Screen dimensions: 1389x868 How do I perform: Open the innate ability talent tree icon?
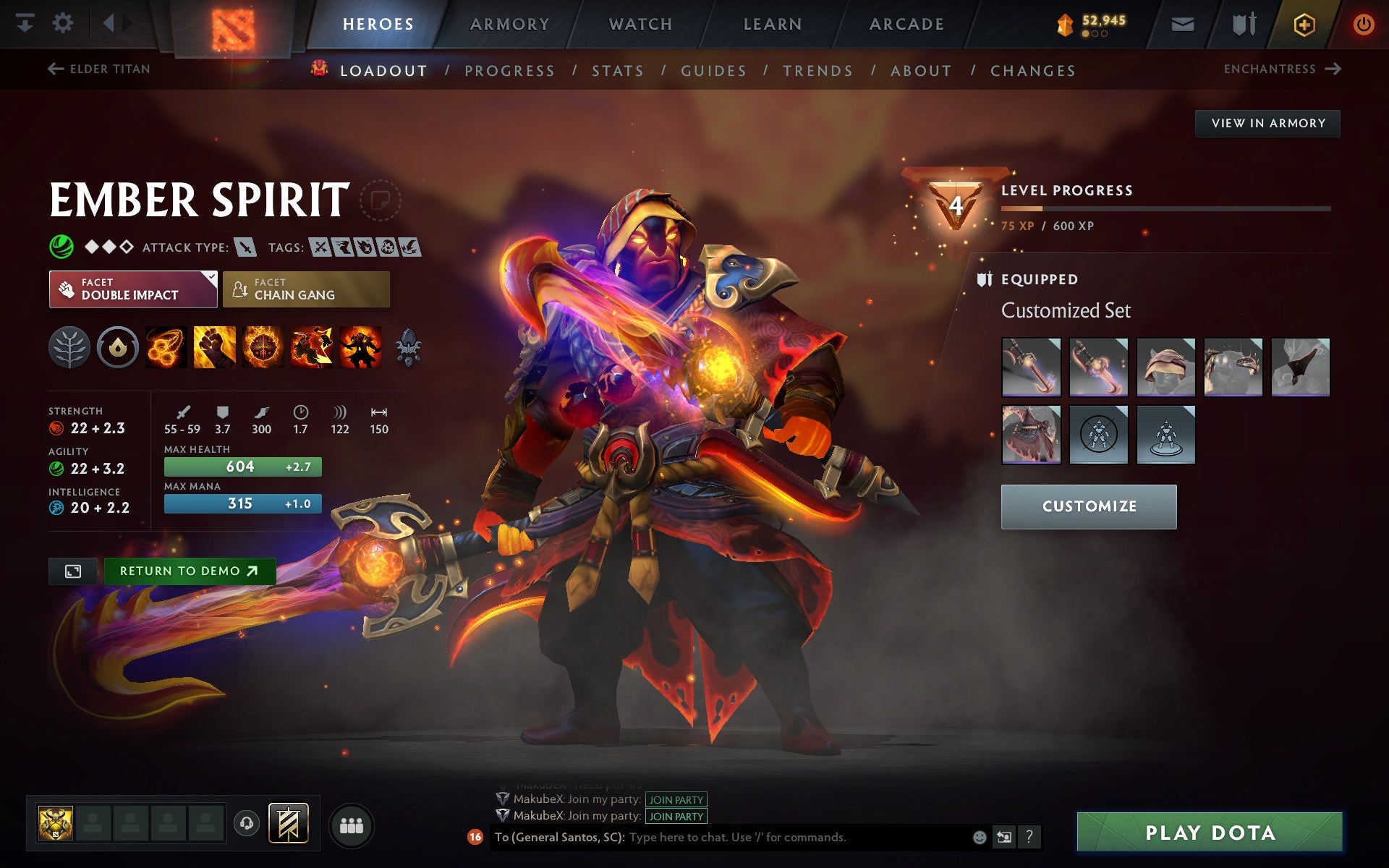pos(70,347)
